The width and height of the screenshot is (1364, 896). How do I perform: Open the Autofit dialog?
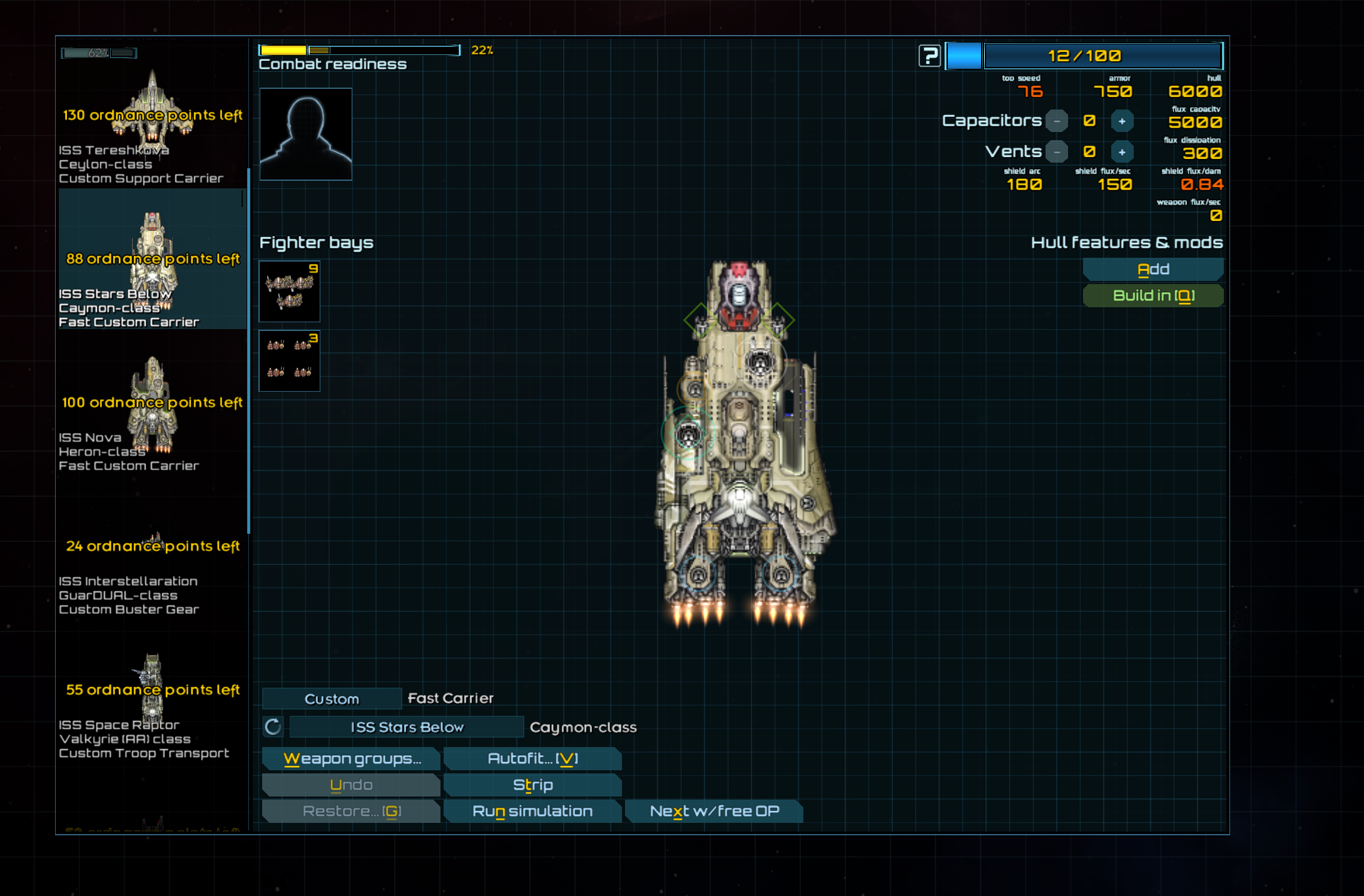pyautogui.click(x=532, y=759)
